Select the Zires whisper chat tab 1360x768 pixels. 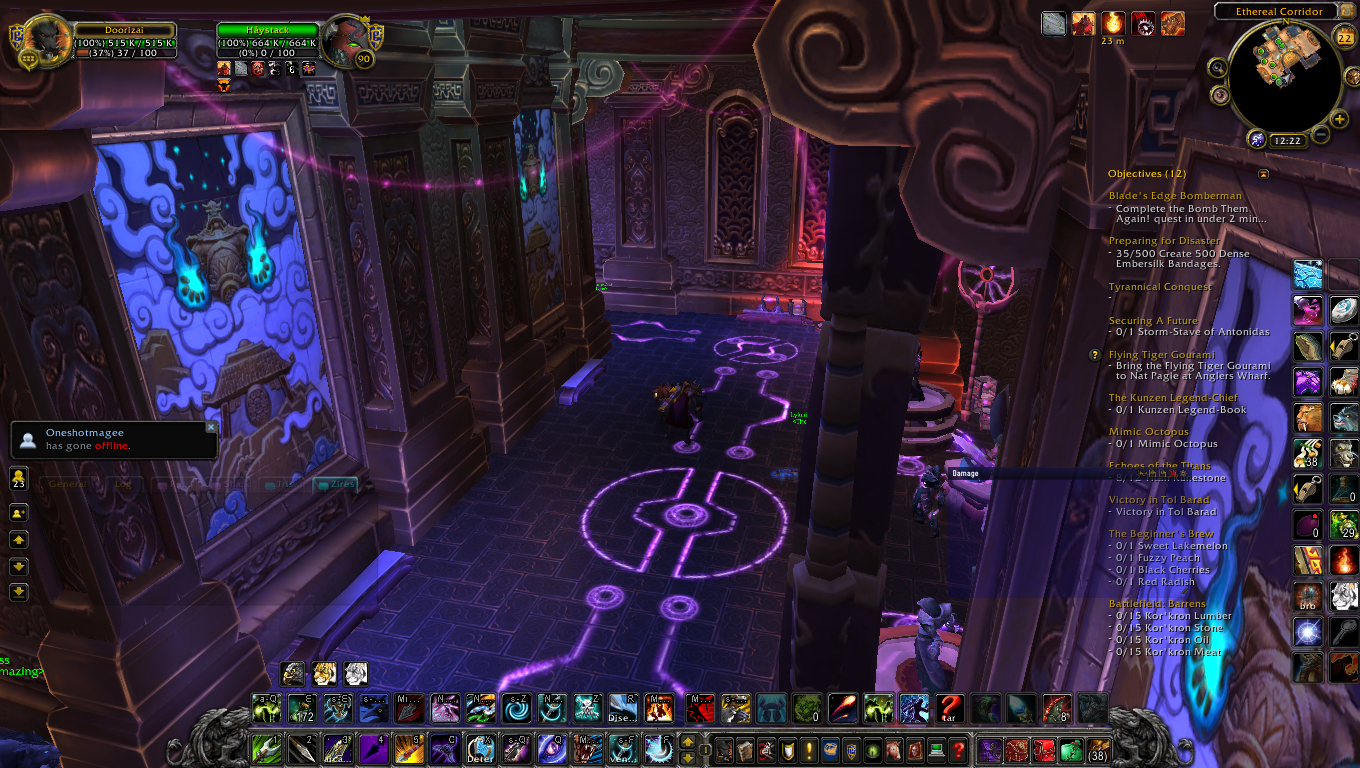pyautogui.click(x=335, y=484)
